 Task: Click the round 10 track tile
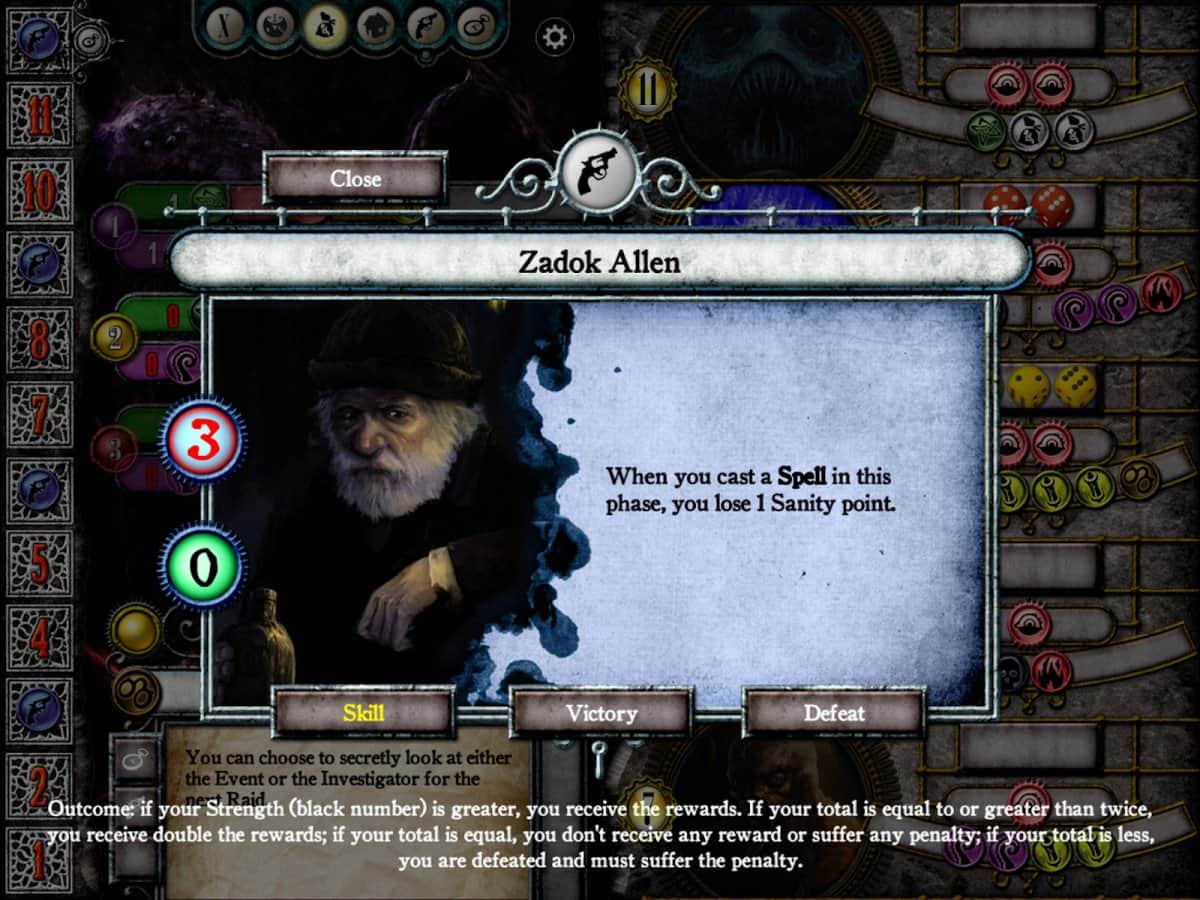pos(39,191)
